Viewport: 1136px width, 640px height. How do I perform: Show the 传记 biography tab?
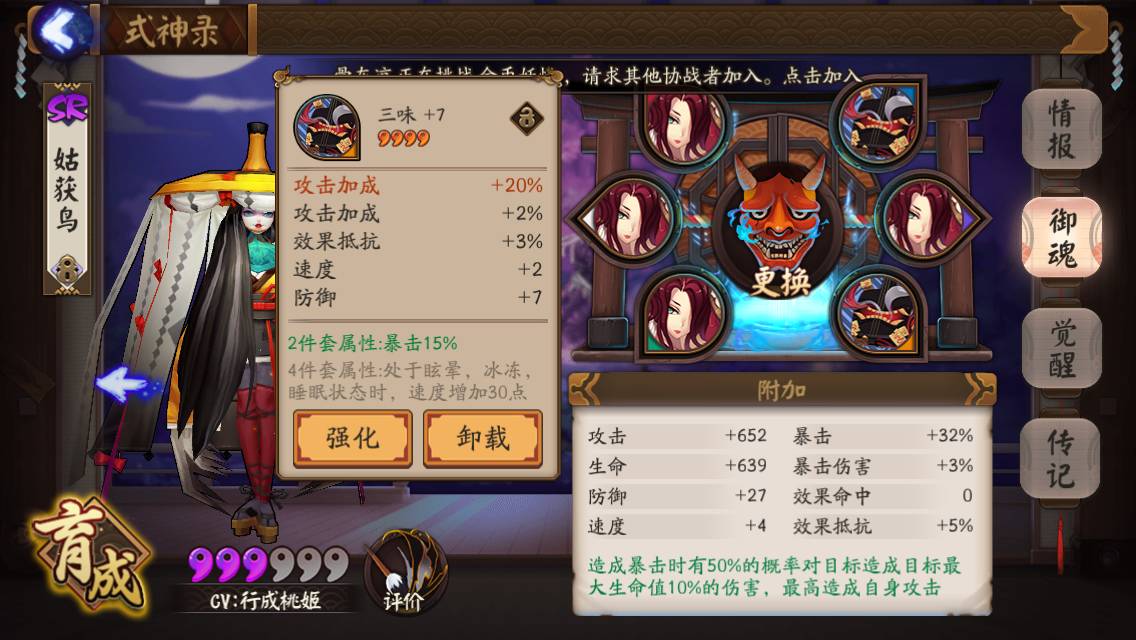click(1061, 457)
